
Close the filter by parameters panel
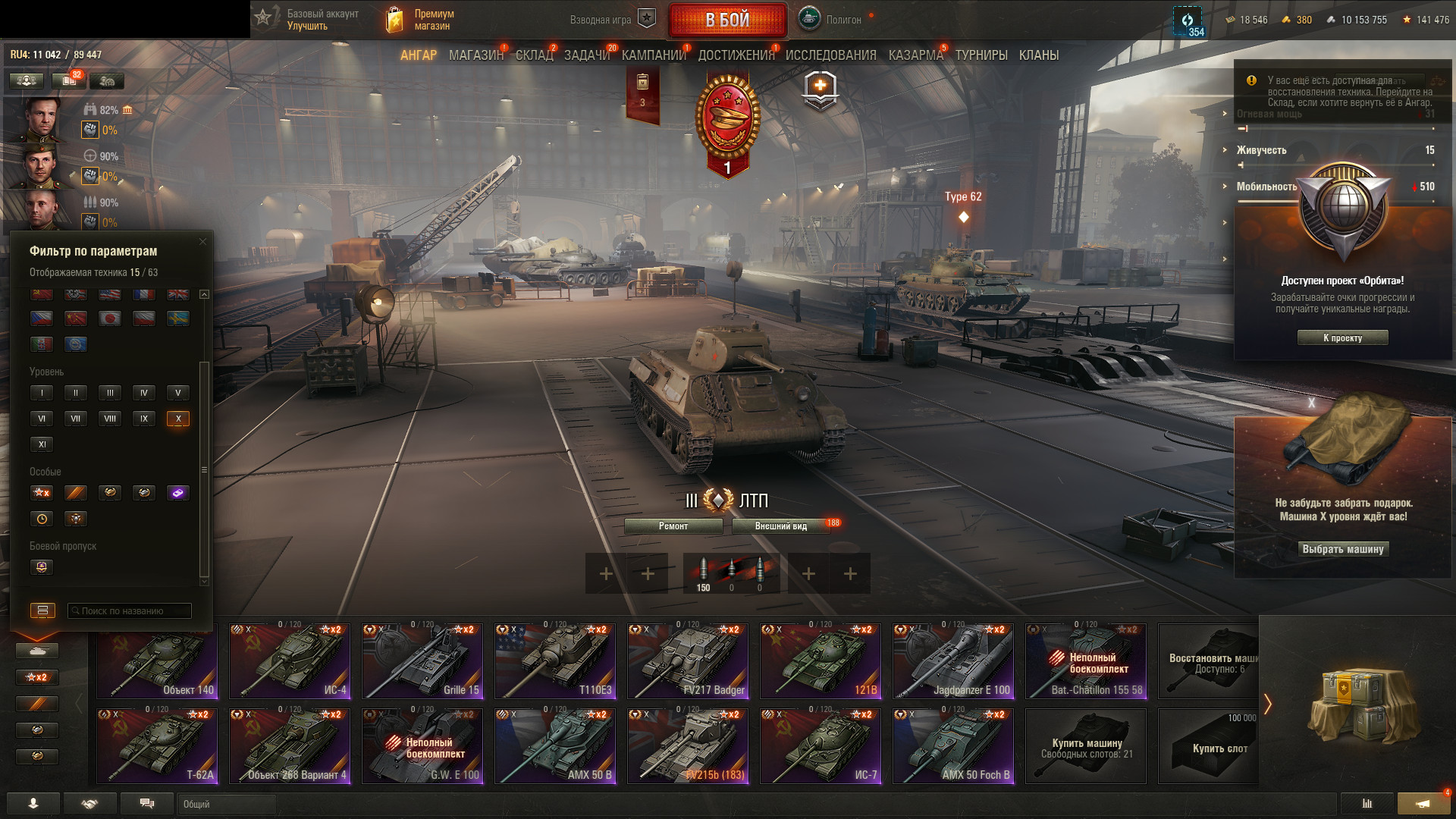(202, 242)
